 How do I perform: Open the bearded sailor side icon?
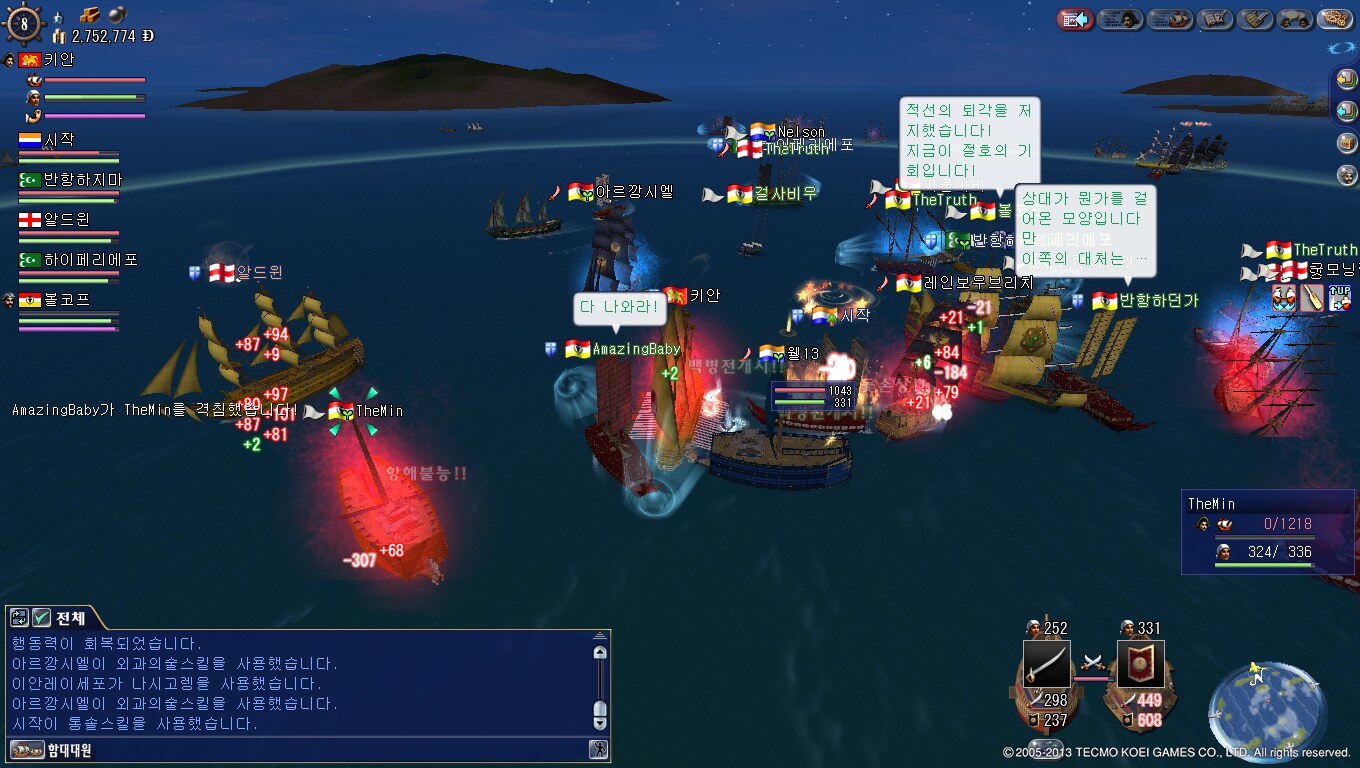coord(1347,175)
